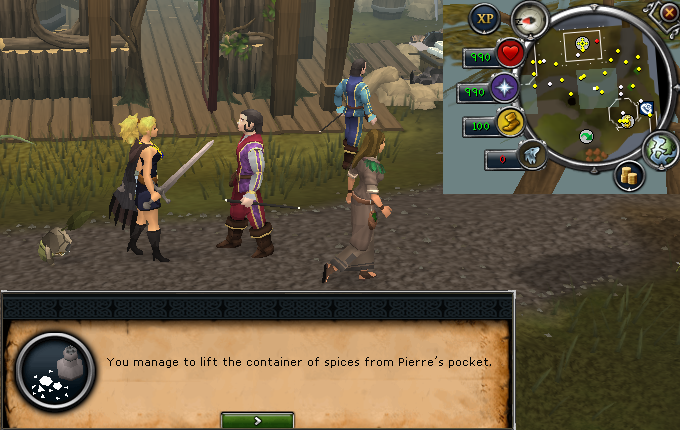Viewport: 680px width, 430px height.
Task: Click the summoning wolf head orb
Action: coord(532,156)
